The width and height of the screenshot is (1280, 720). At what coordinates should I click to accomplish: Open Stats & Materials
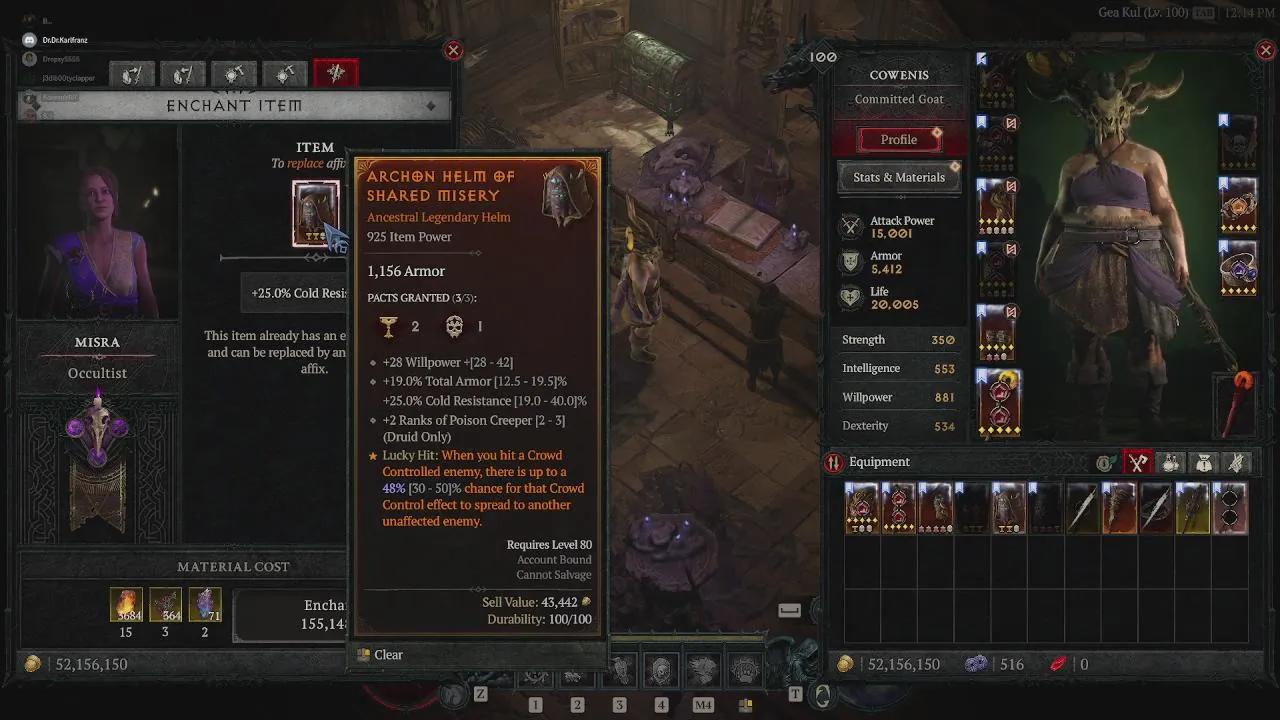pos(898,177)
